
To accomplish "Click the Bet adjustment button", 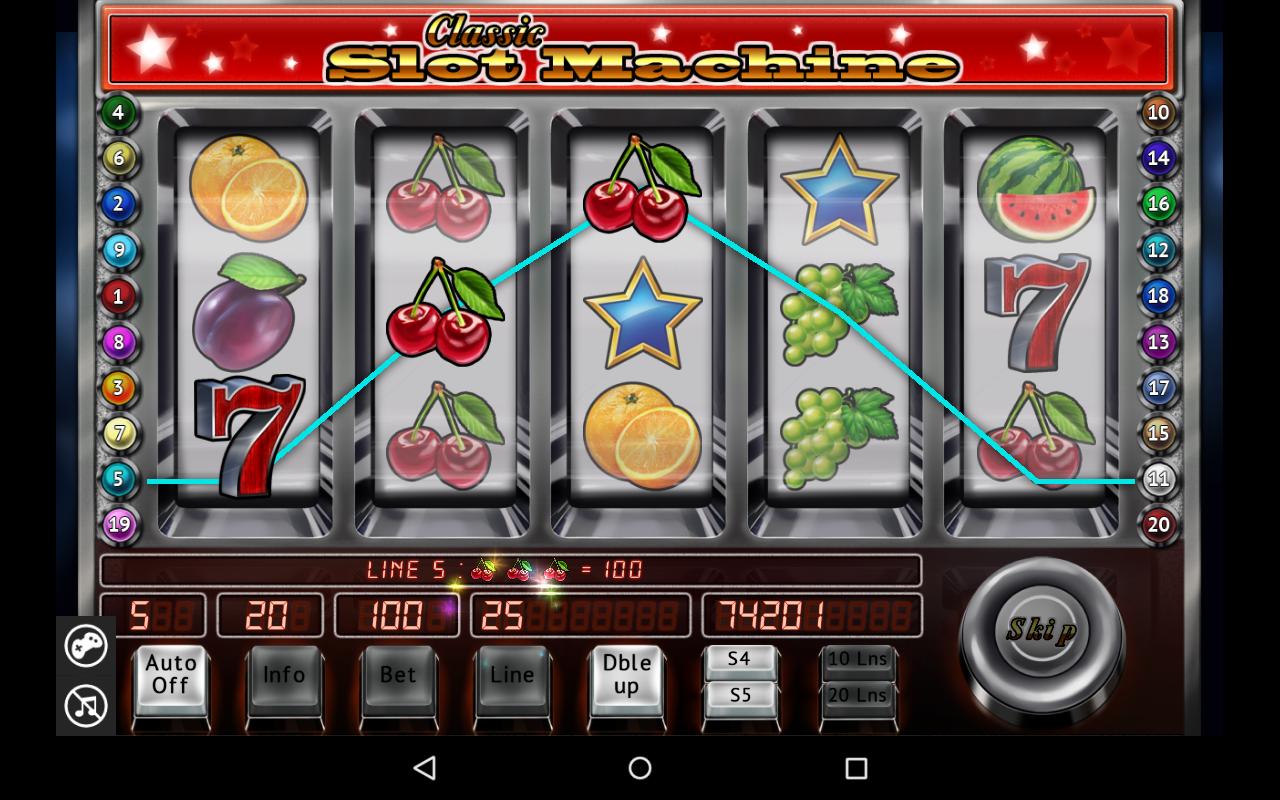I will point(398,676).
